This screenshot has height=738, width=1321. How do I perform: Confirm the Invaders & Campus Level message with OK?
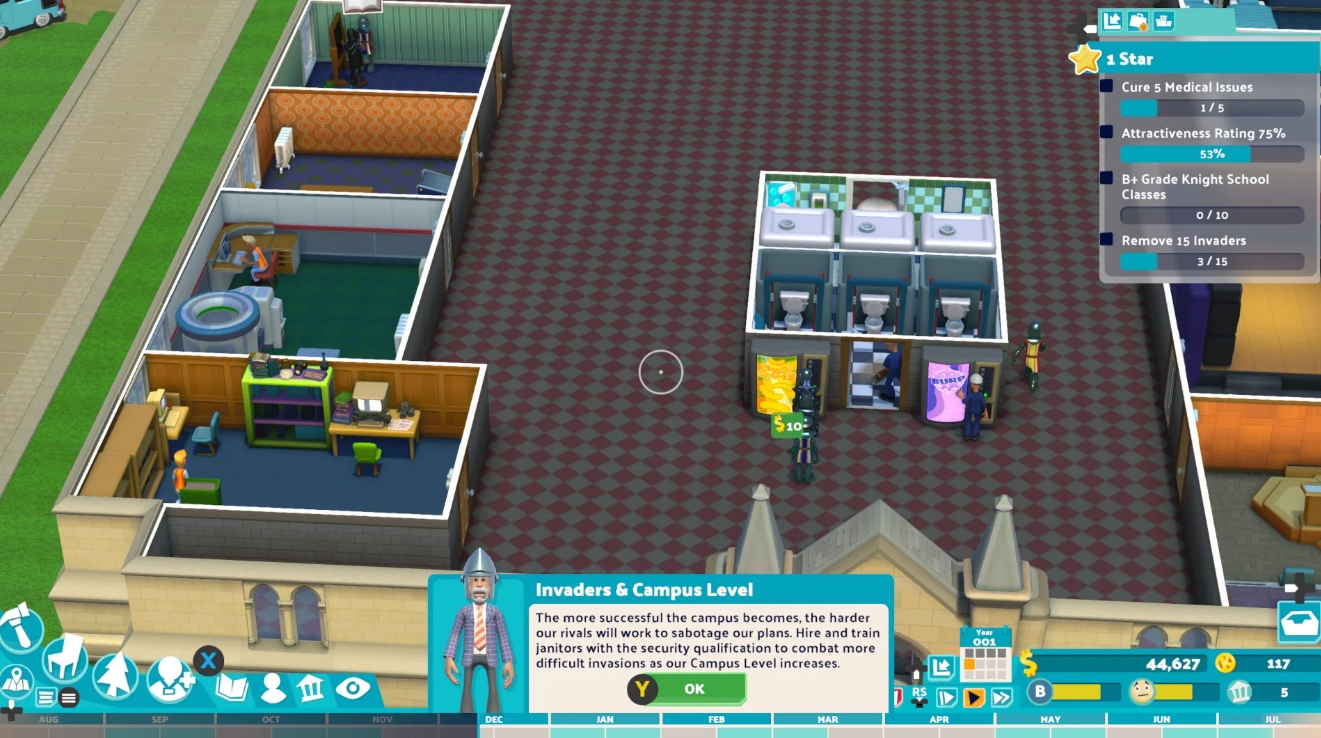(x=687, y=689)
